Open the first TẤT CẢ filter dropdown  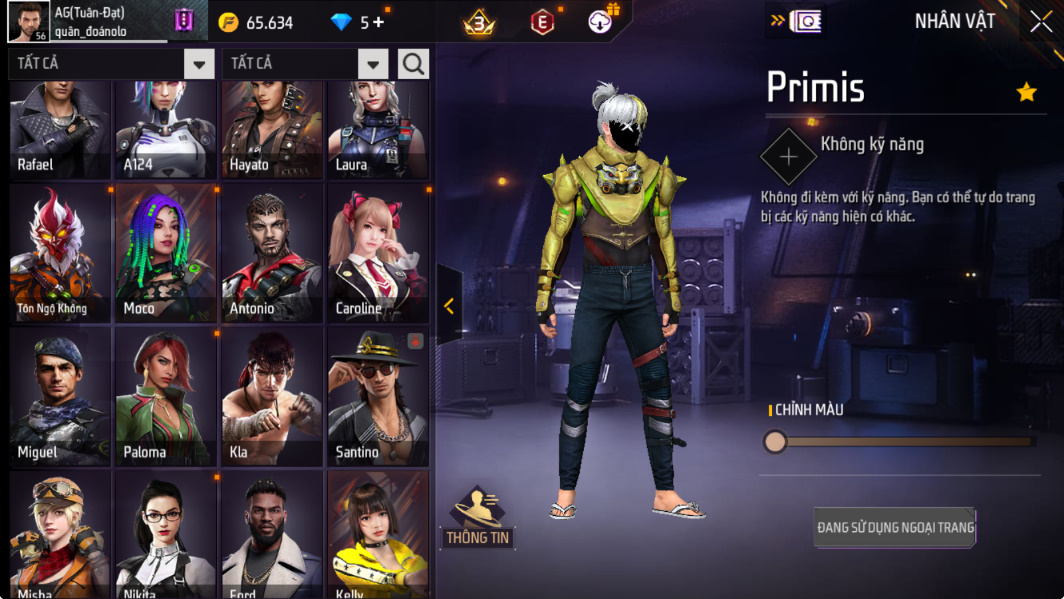[x=199, y=64]
